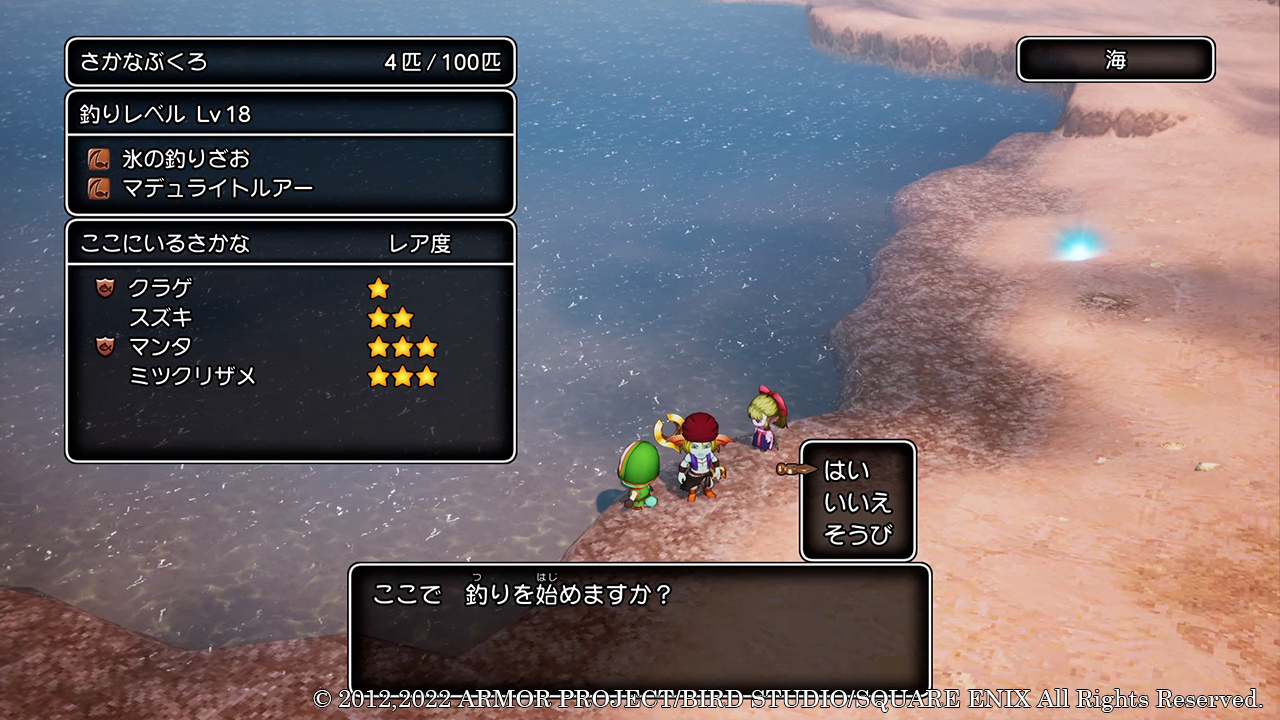Select the マデュライトルアー lure entry
This screenshot has height=720, width=1280.
coord(217,187)
